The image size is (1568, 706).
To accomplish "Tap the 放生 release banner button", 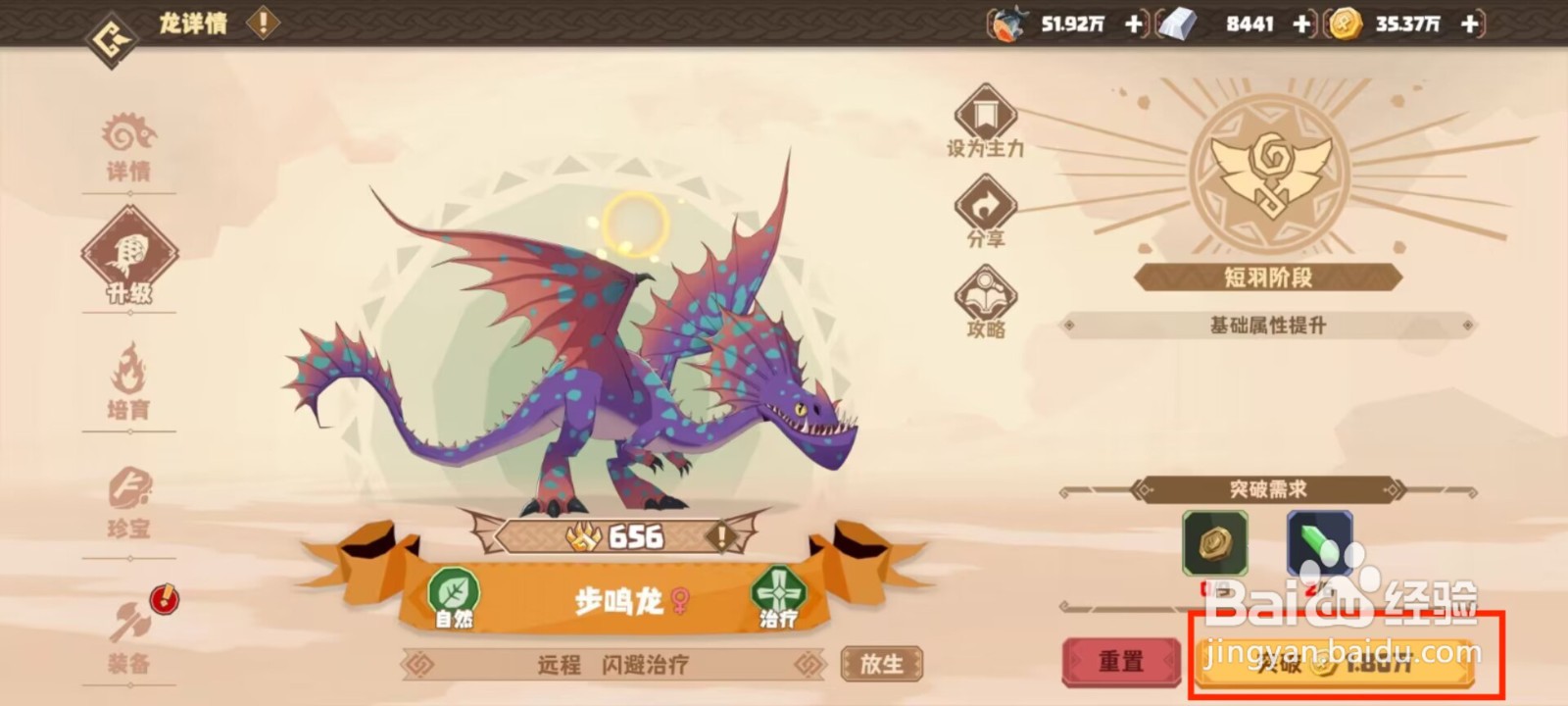I will (x=881, y=662).
